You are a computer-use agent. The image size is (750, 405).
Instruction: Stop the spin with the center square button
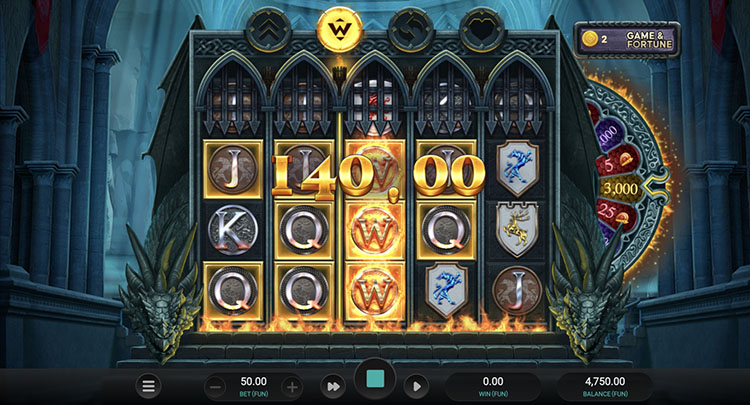tap(375, 381)
